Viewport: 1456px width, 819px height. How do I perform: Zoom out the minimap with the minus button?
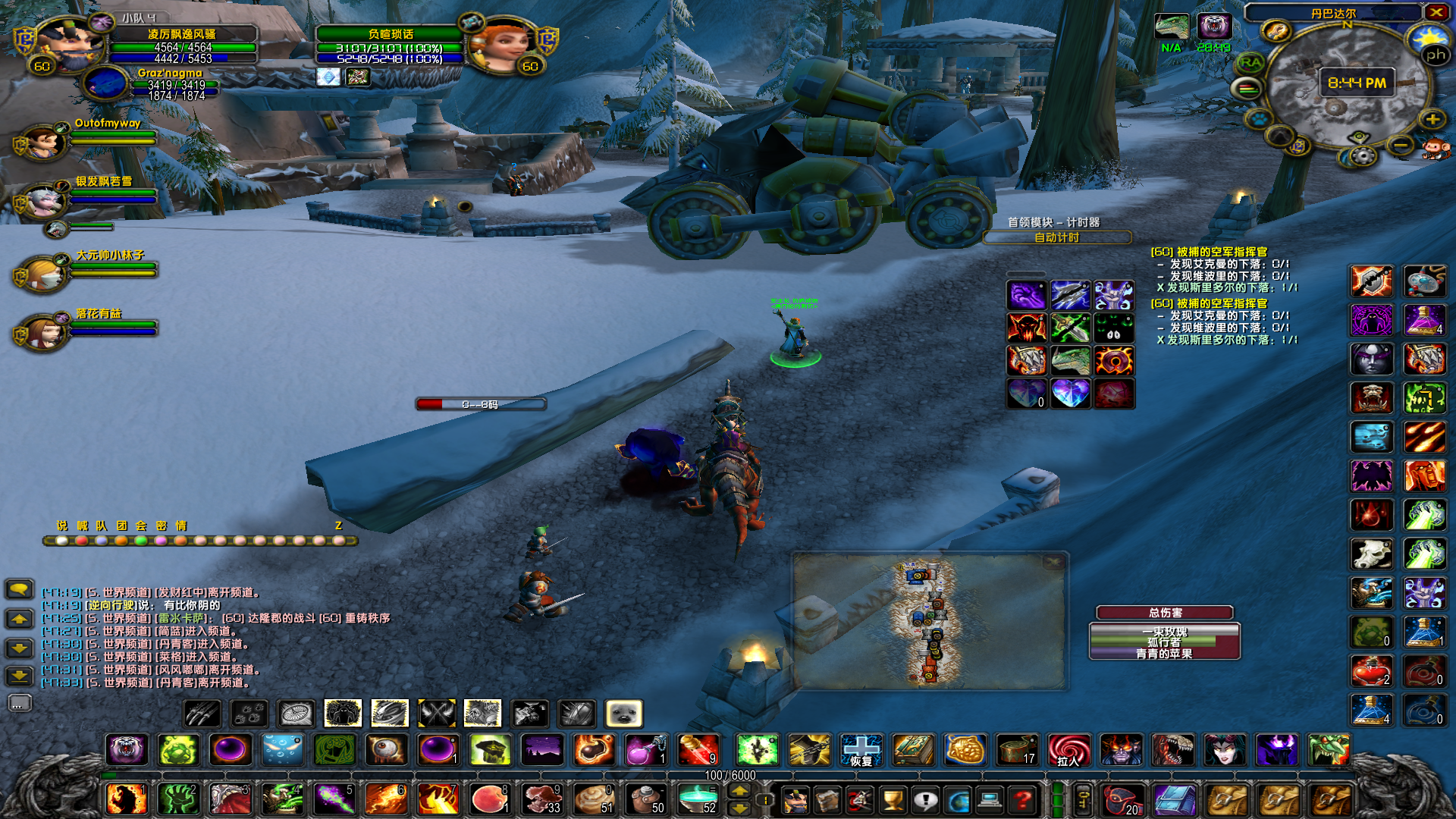(1401, 144)
